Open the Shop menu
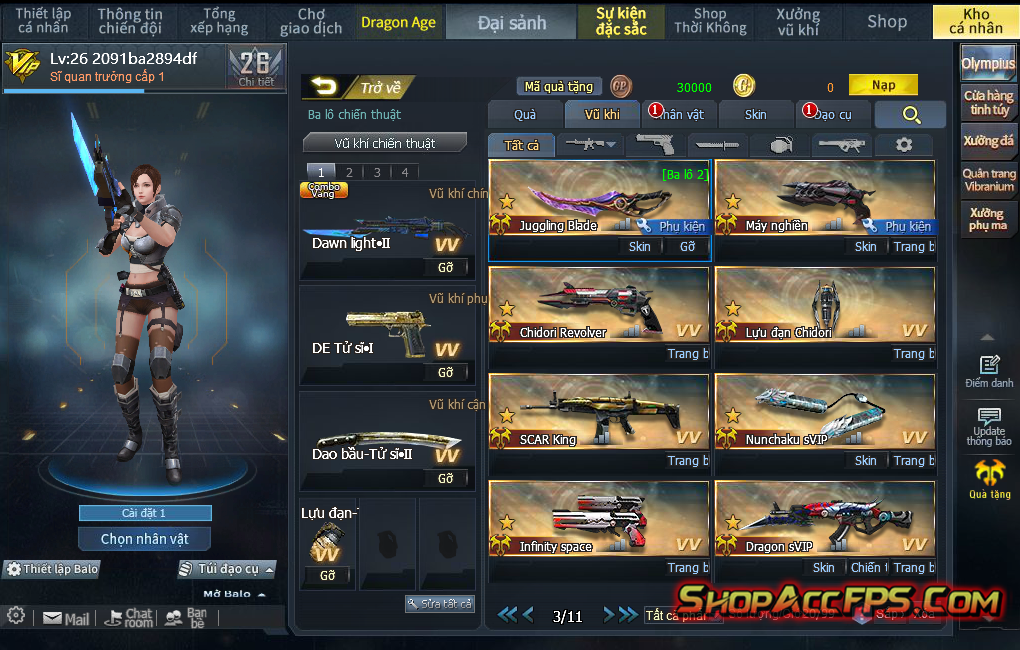This screenshot has height=650, width=1020. coord(886,22)
